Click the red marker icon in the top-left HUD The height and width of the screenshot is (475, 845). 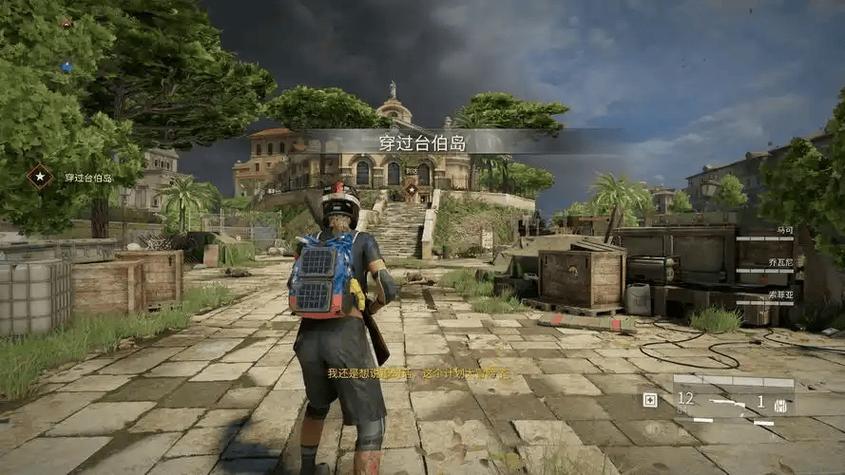pos(66,22)
